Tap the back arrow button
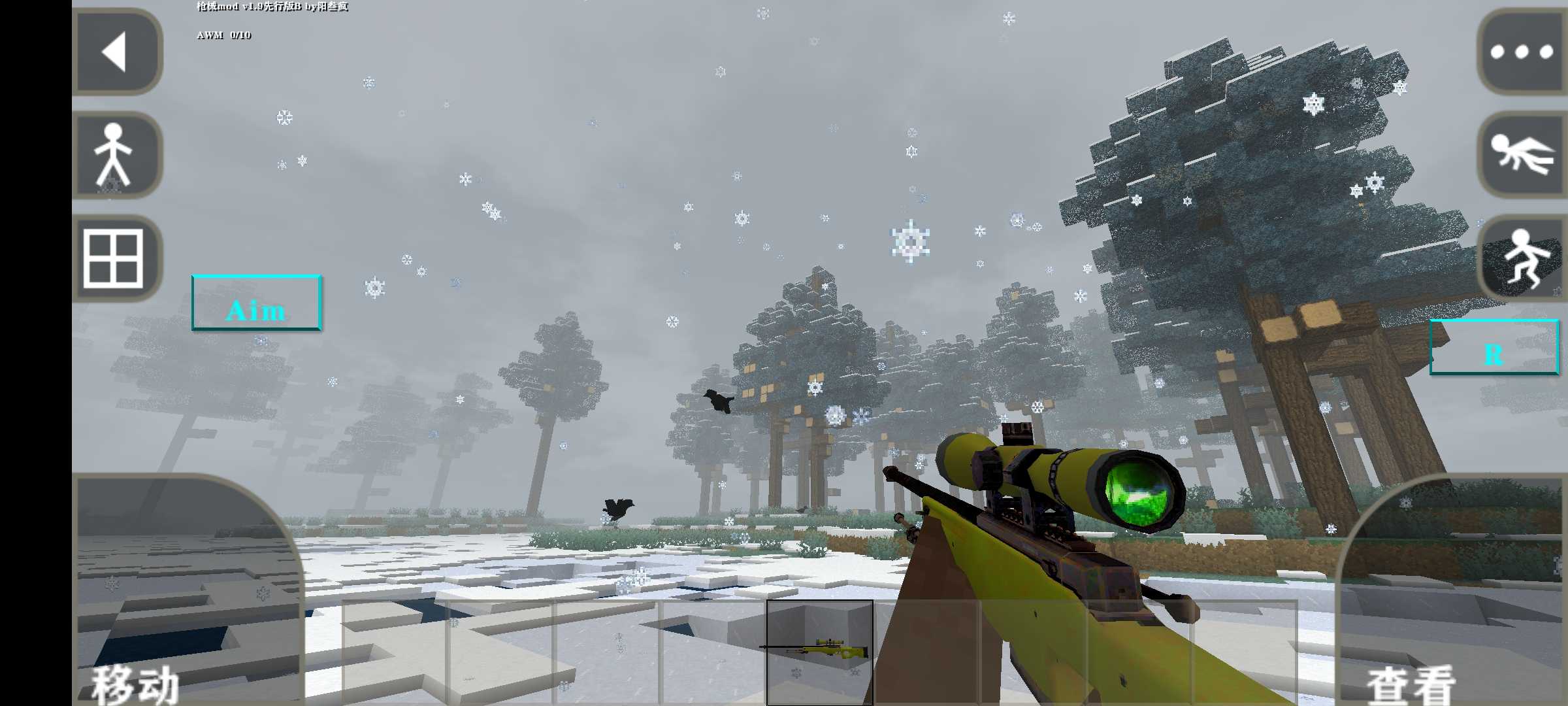 pyautogui.click(x=116, y=52)
